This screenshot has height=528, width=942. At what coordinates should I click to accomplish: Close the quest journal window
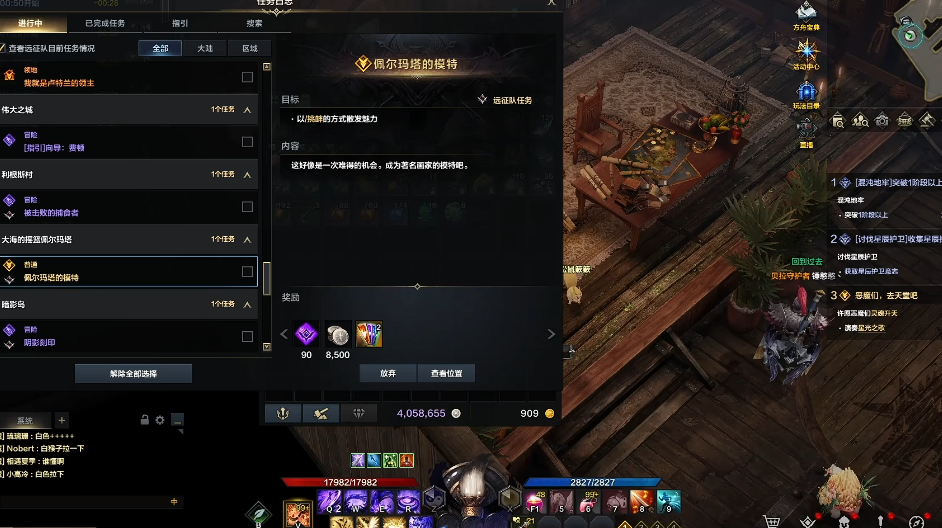(x=550, y=4)
